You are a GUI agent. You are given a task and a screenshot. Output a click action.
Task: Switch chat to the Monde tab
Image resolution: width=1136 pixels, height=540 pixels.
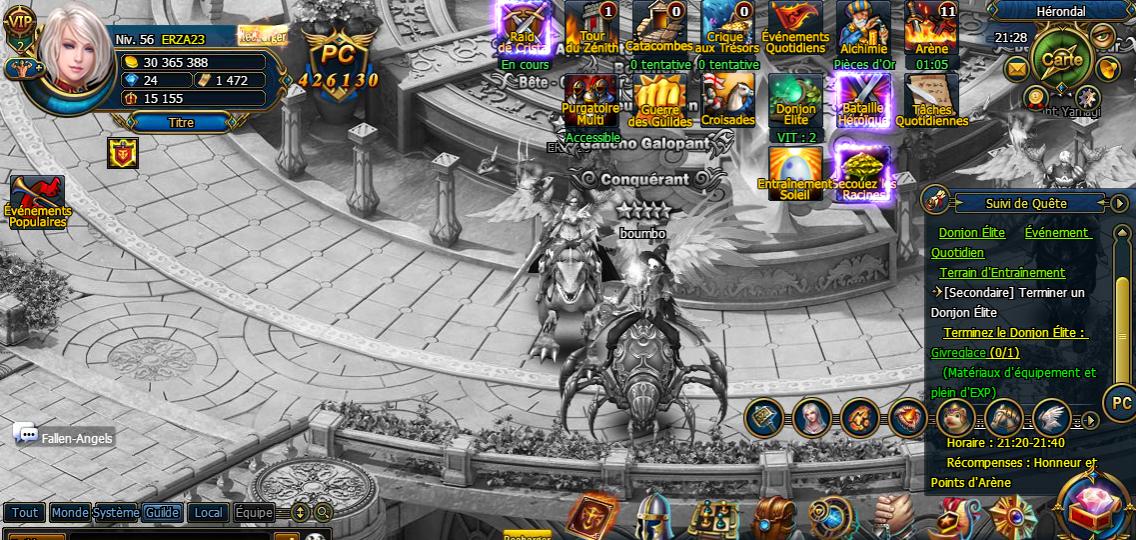70,512
